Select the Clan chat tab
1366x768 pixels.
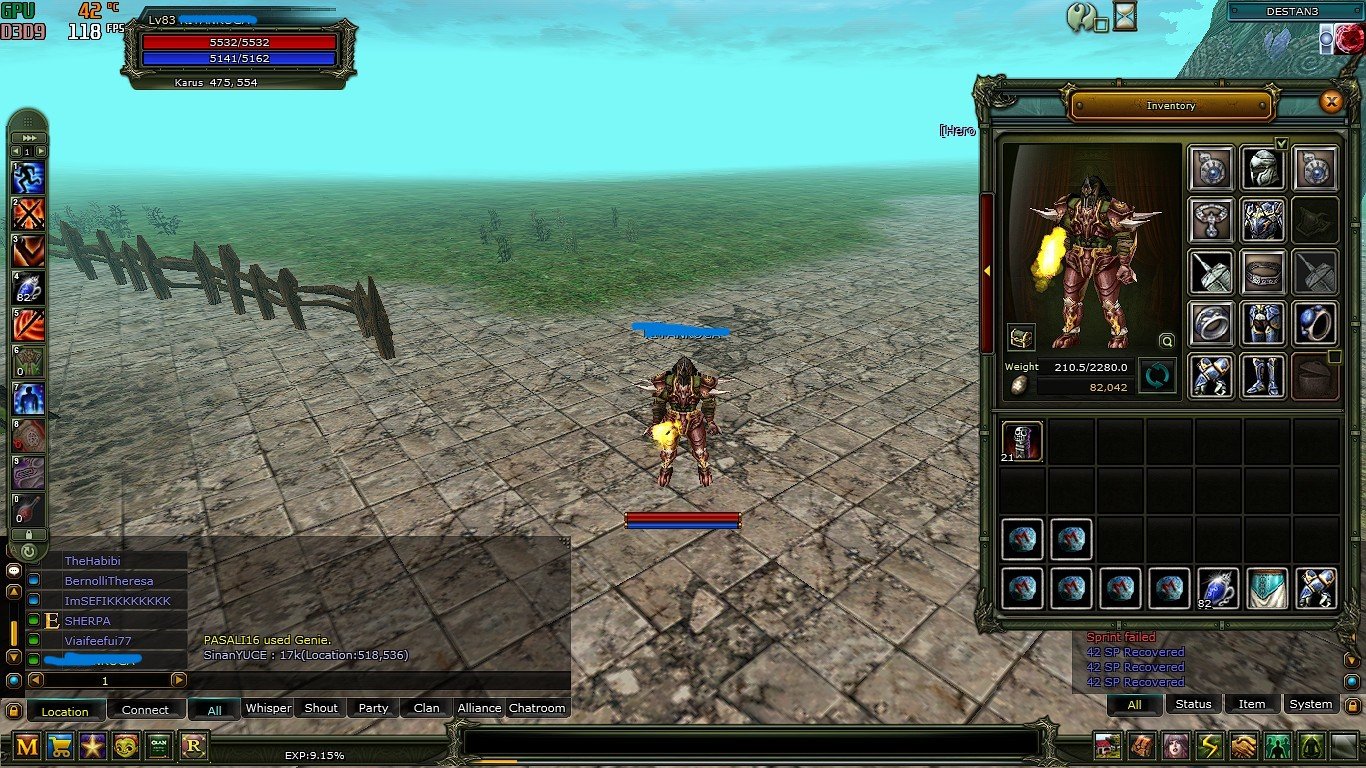426,708
